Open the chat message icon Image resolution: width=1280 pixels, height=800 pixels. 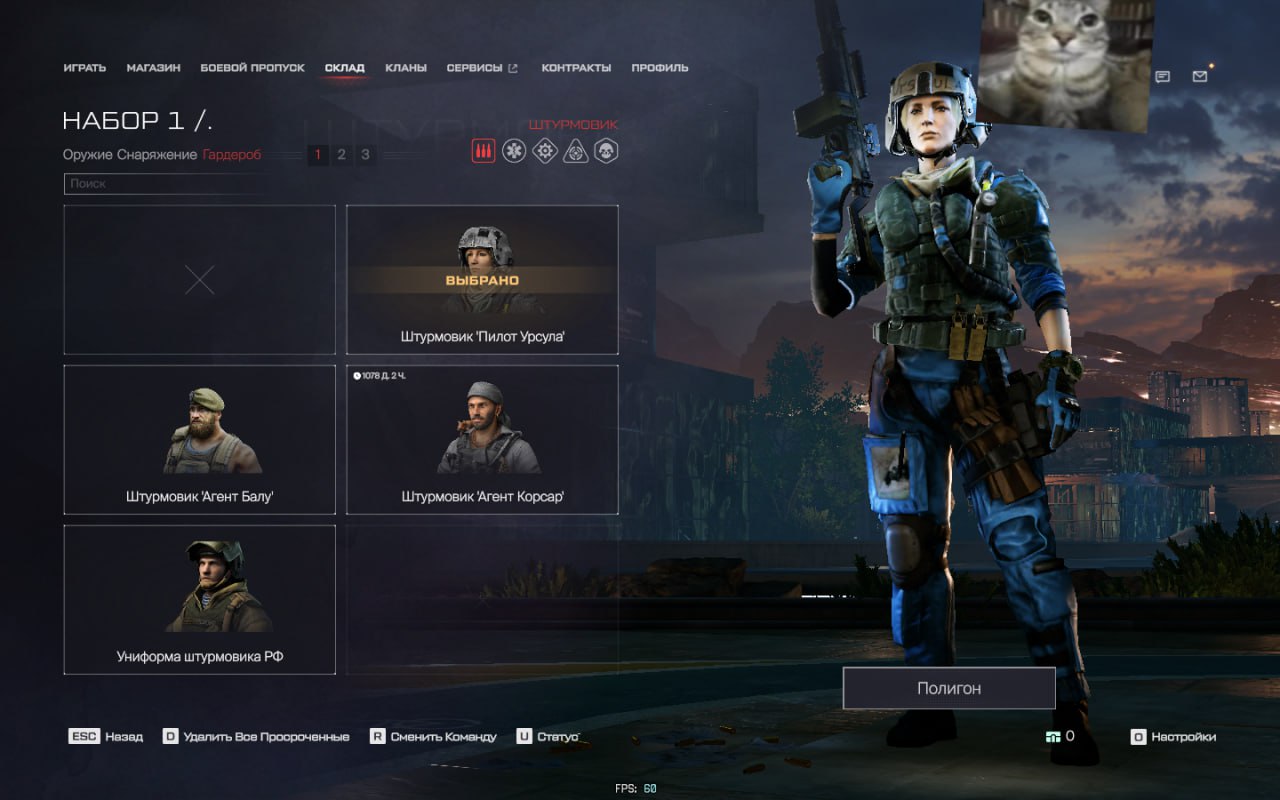click(x=1163, y=76)
